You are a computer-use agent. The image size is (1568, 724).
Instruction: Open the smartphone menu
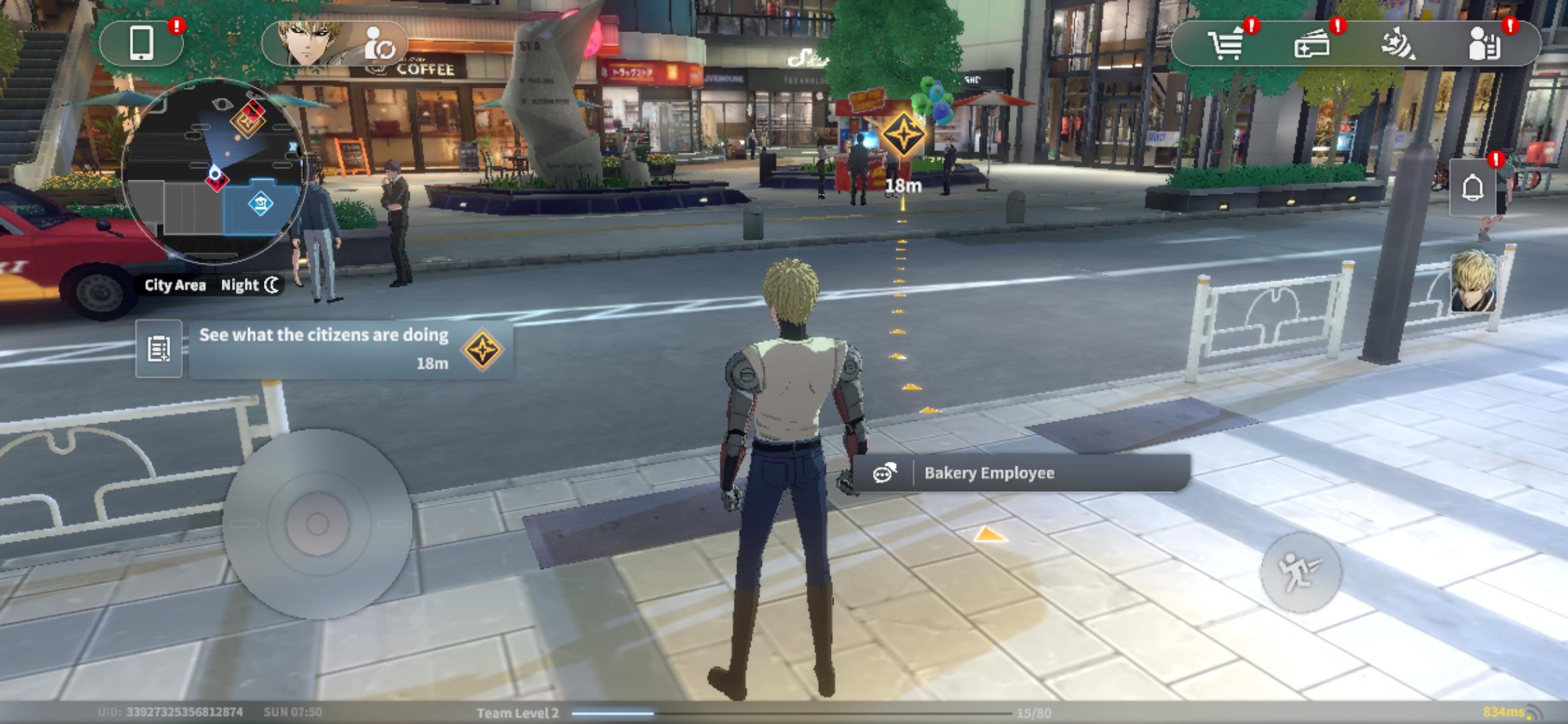(x=141, y=44)
